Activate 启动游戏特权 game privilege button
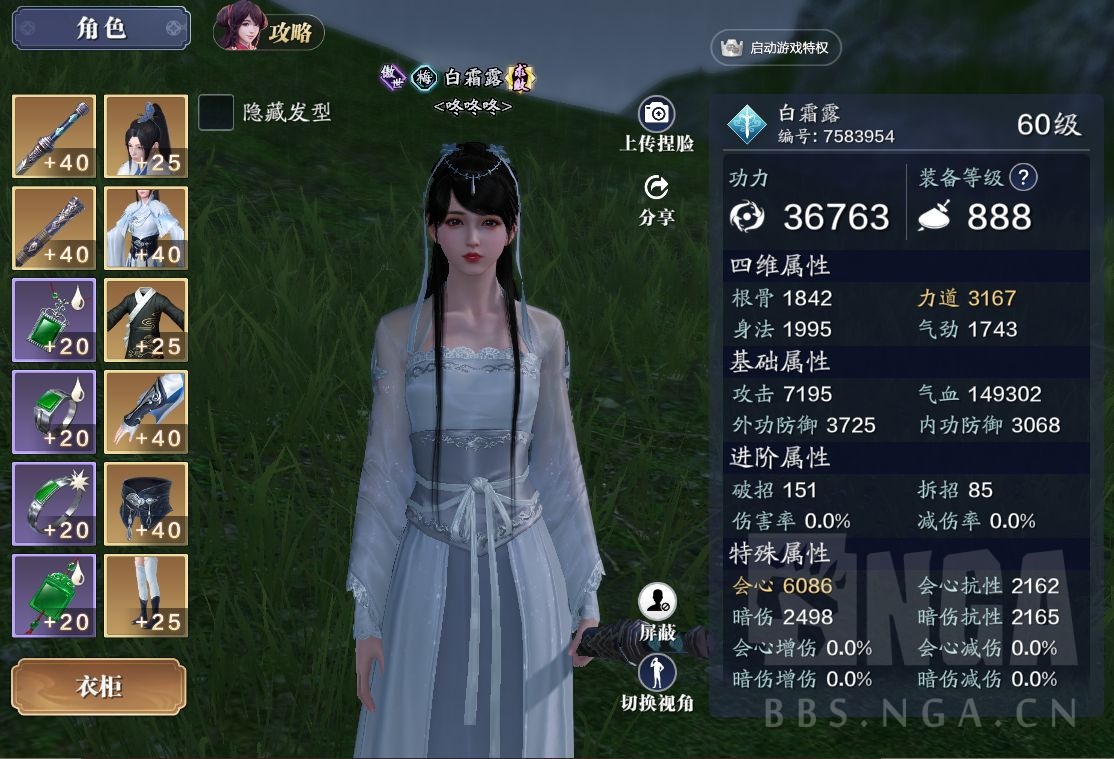The height and width of the screenshot is (759, 1114). 776,47
